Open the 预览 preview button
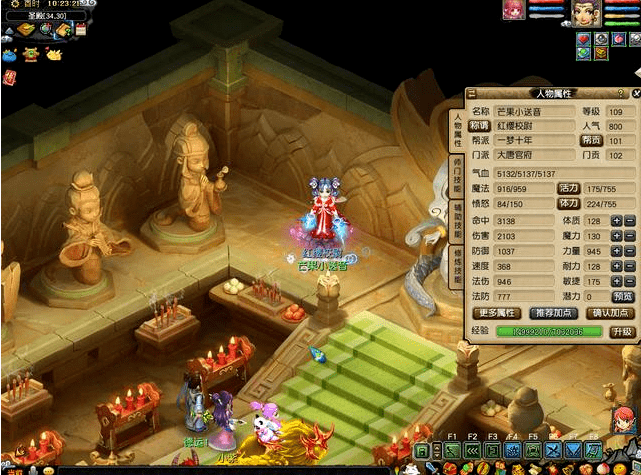 pos(622,297)
